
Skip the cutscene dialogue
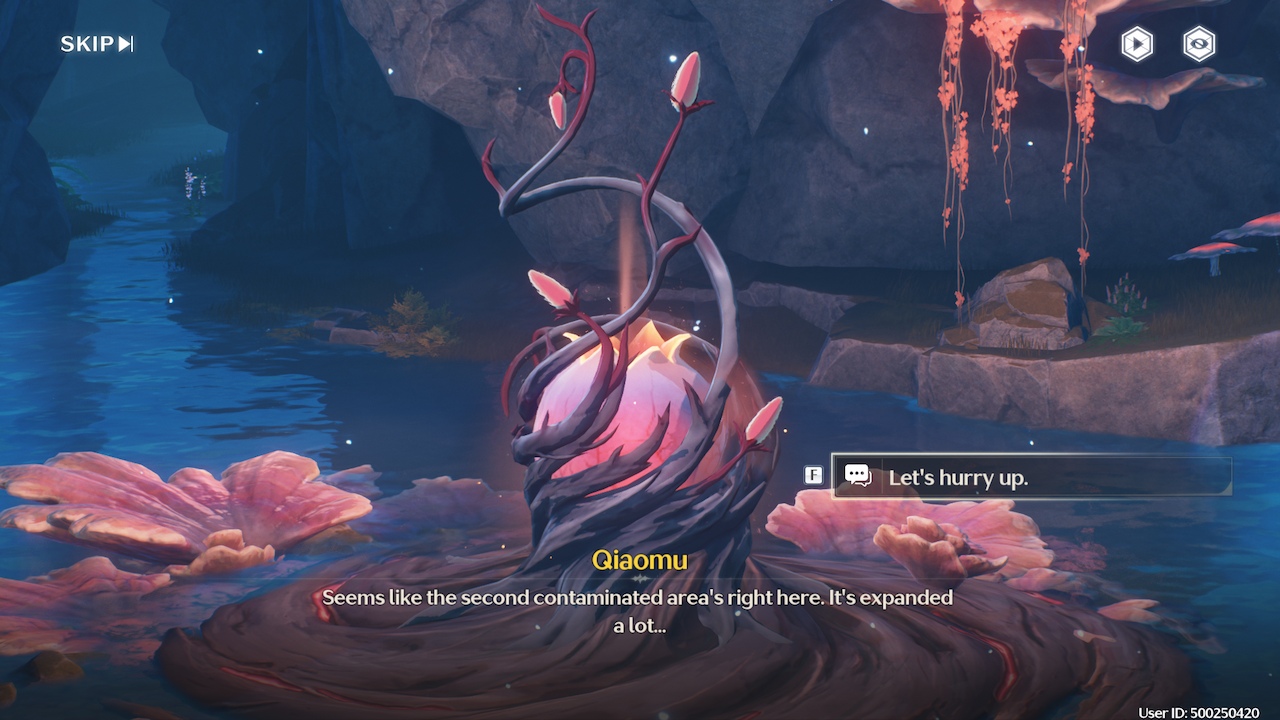coord(97,44)
